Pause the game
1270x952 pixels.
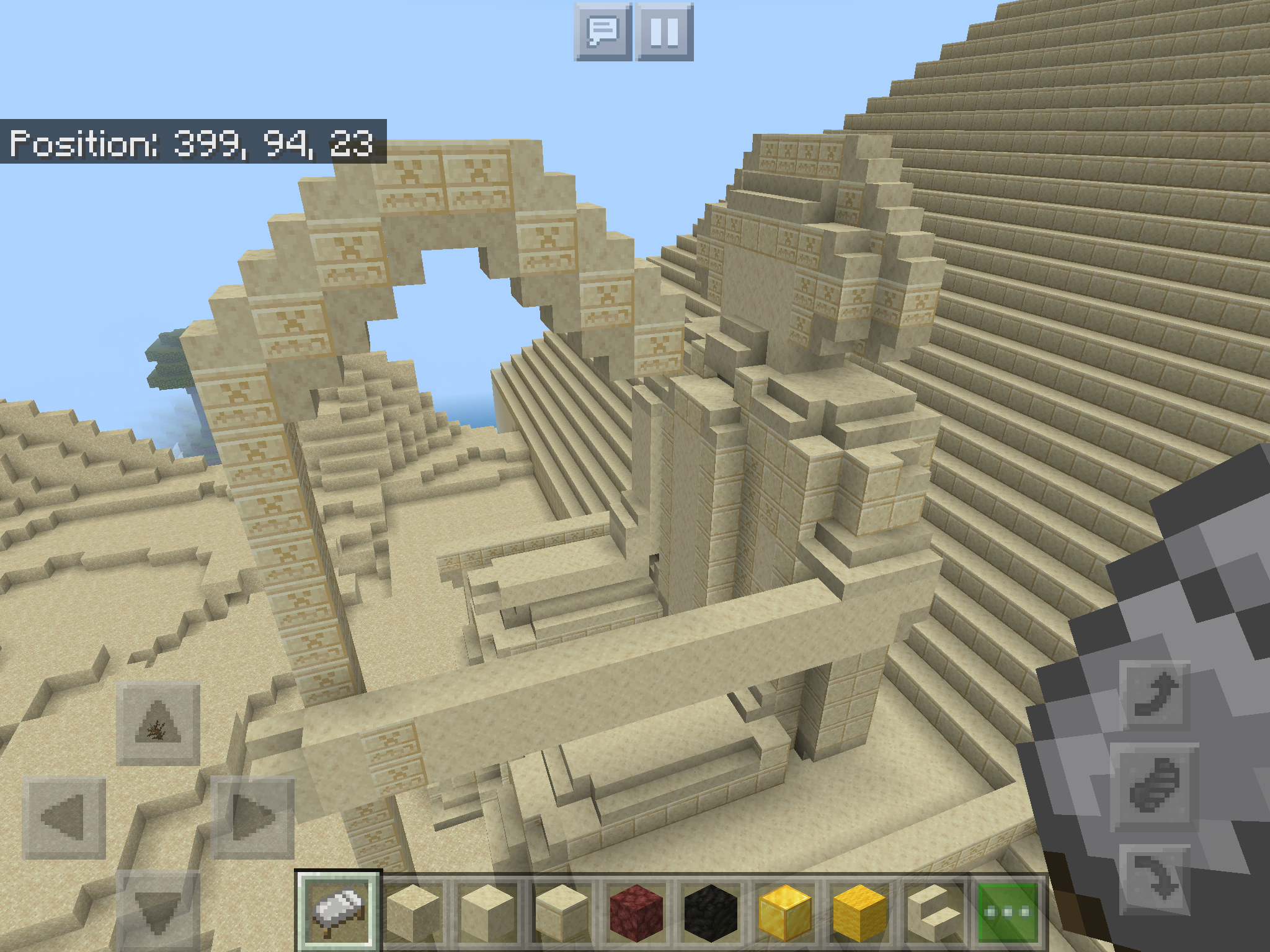665,32
